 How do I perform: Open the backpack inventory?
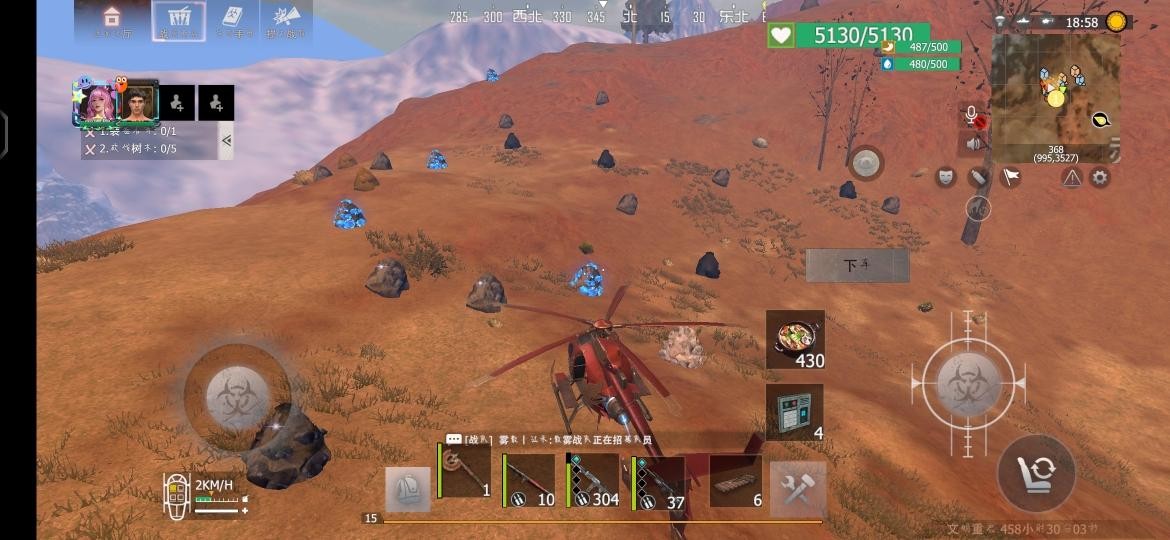click(407, 489)
